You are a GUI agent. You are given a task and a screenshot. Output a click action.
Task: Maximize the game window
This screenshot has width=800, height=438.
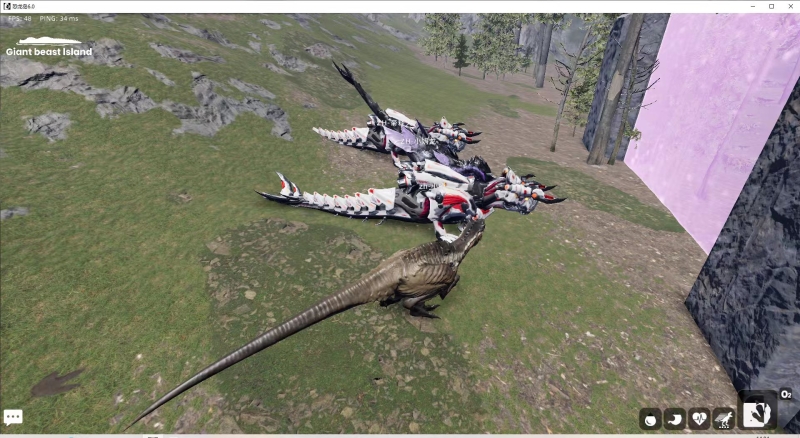(771, 6)
